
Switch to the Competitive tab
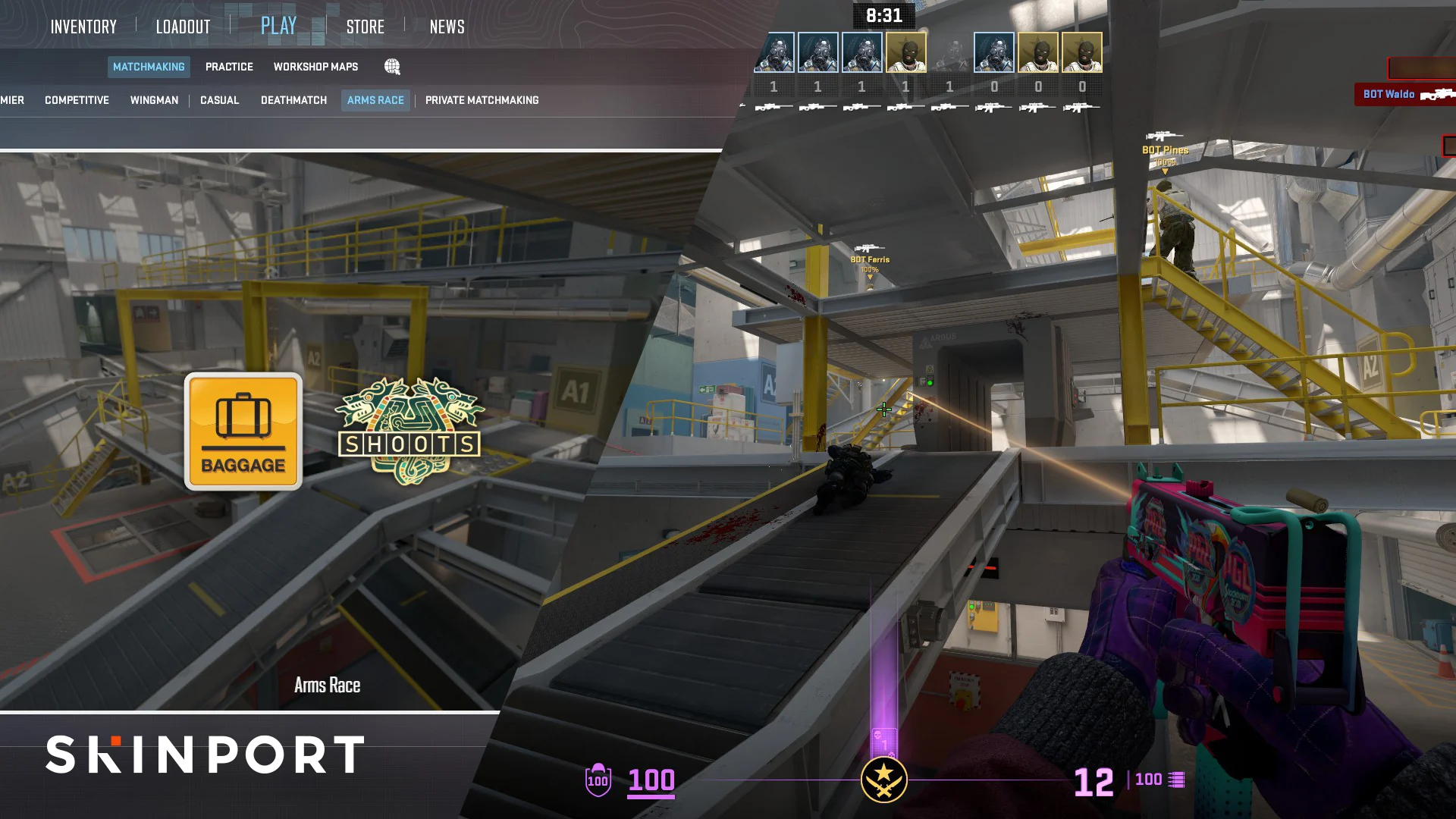[x=76, y=99]
